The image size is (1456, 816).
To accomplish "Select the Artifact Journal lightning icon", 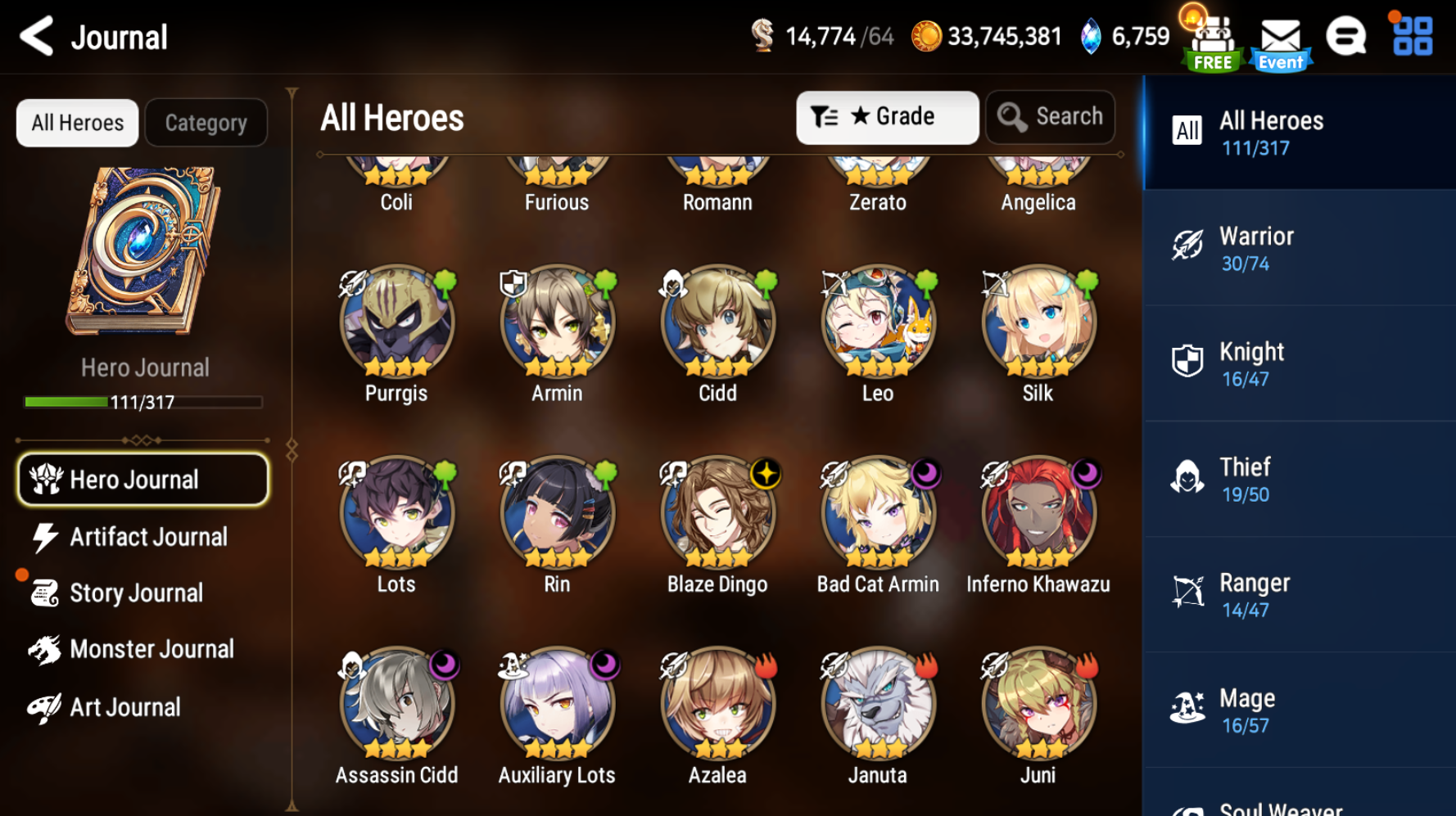I will pos(43,536).
